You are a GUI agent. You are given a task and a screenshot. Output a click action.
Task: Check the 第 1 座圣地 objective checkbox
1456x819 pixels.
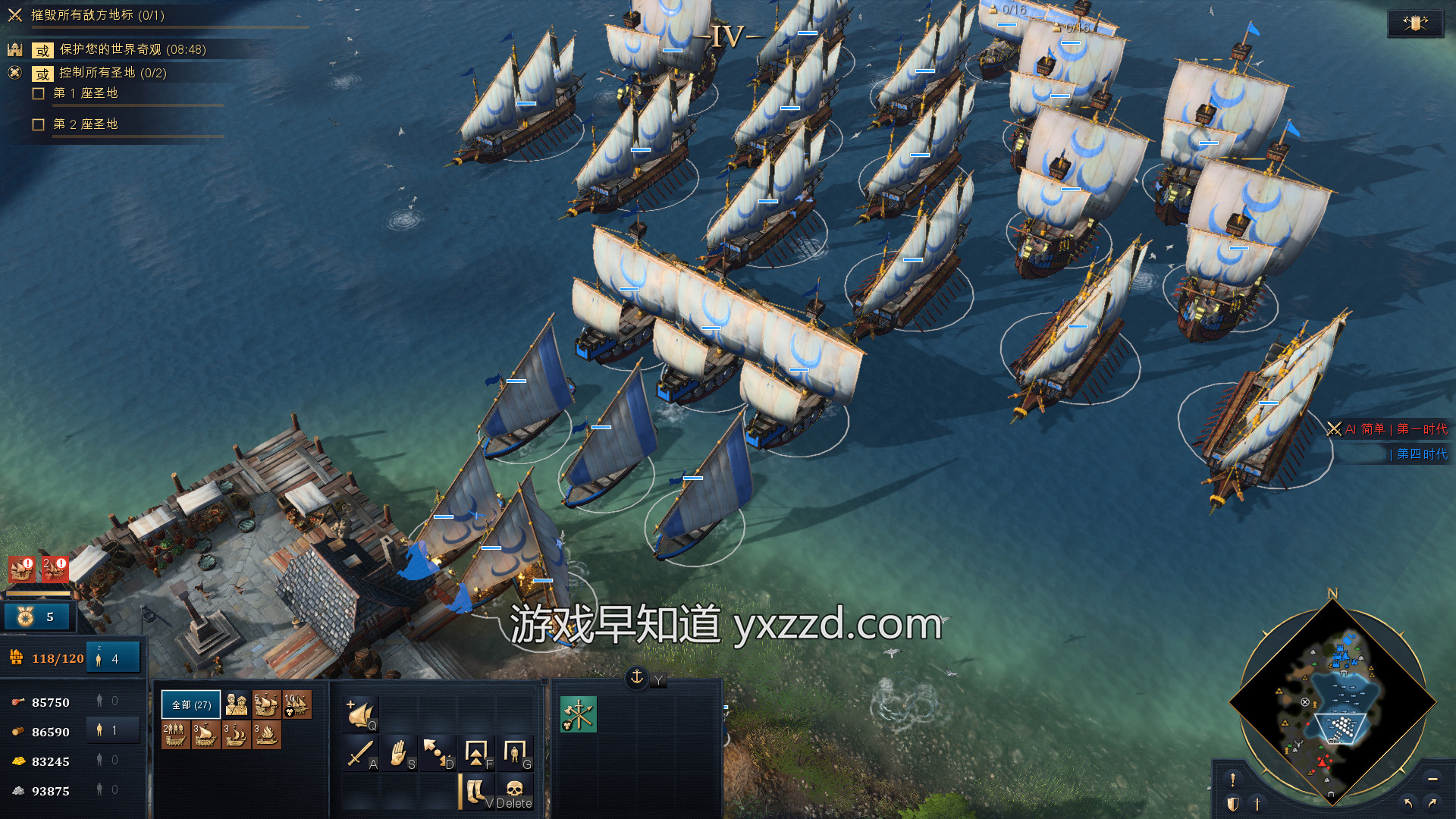point(38,93)
